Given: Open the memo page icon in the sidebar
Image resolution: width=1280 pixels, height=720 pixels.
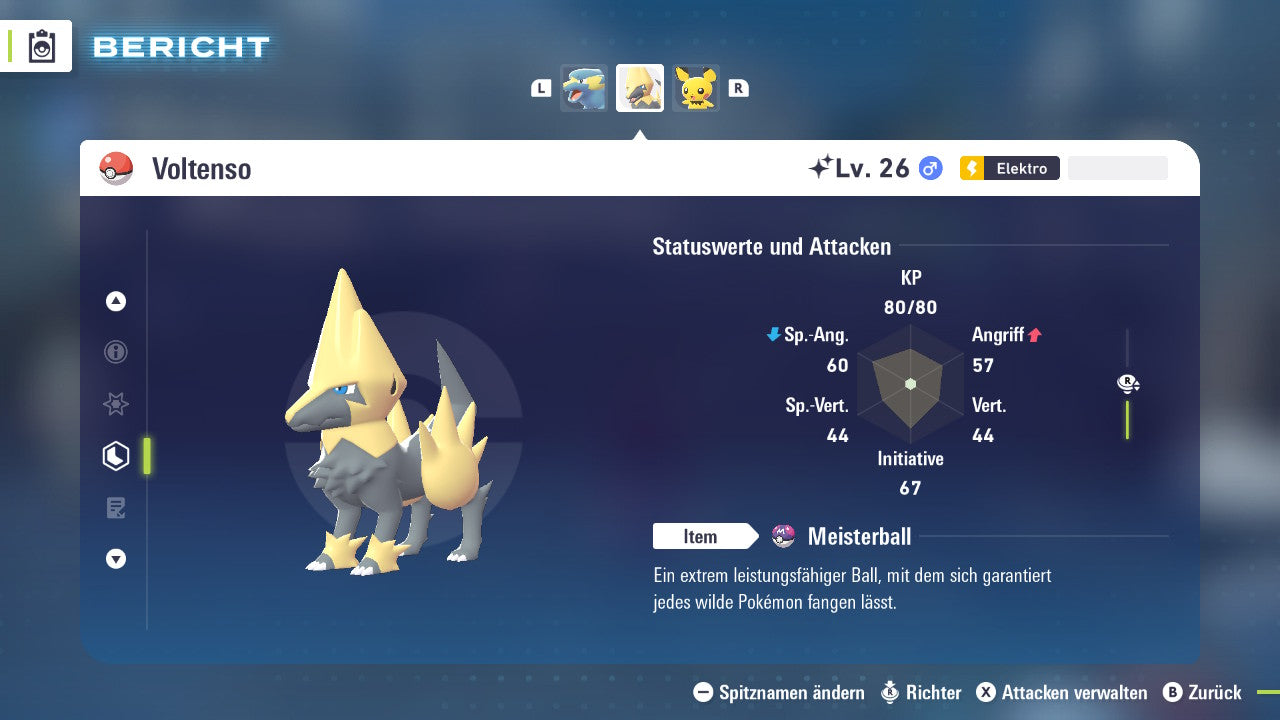Looking at the screenshot, I should coord(116,507).
